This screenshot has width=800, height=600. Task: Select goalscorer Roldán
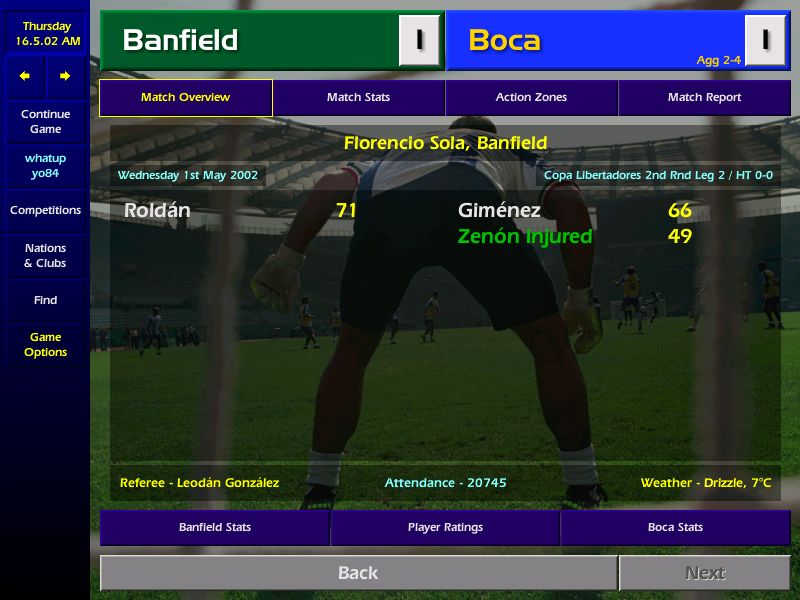tap(157, 210)
